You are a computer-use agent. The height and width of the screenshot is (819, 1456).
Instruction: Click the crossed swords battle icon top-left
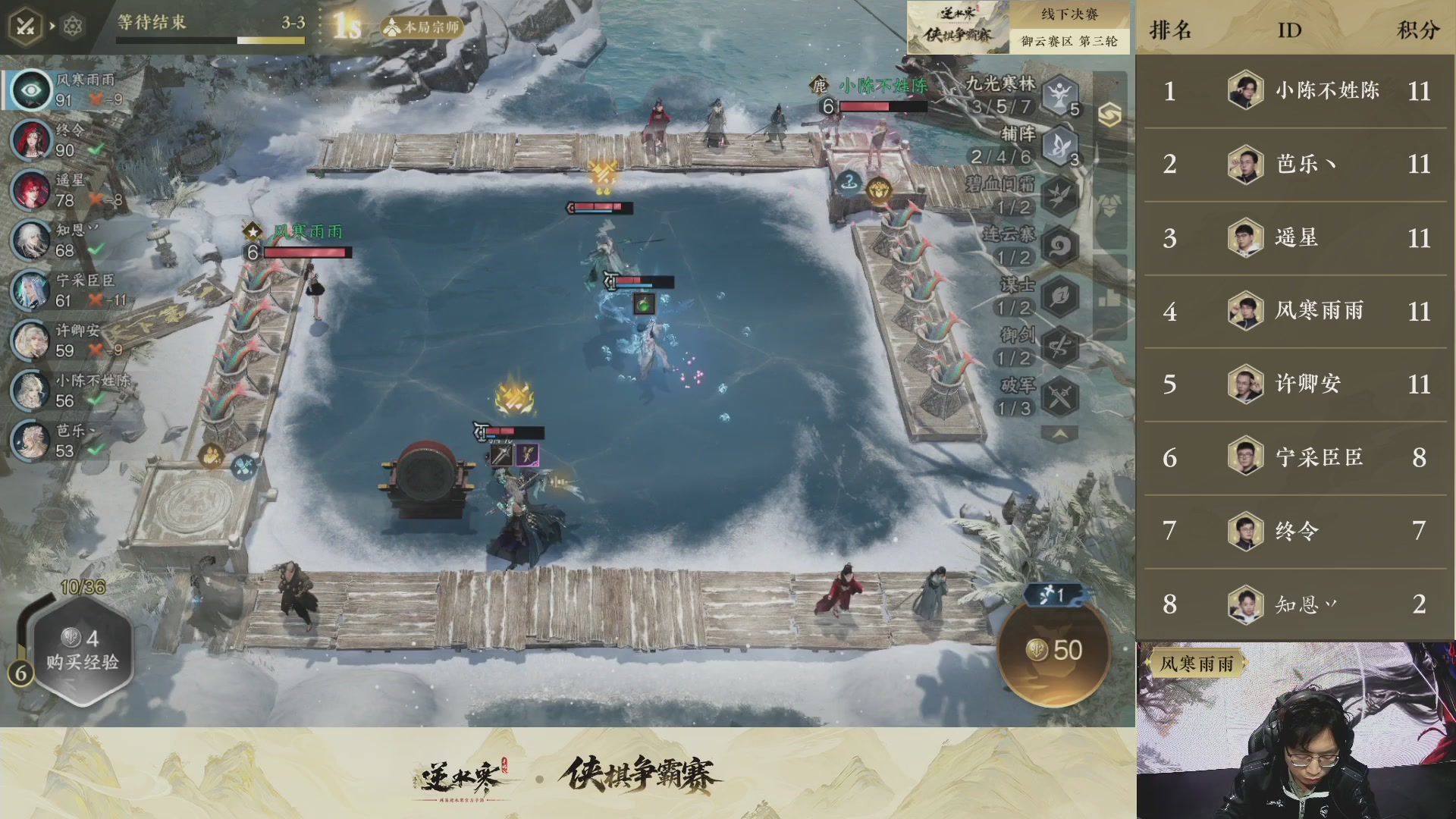point(27,25)
